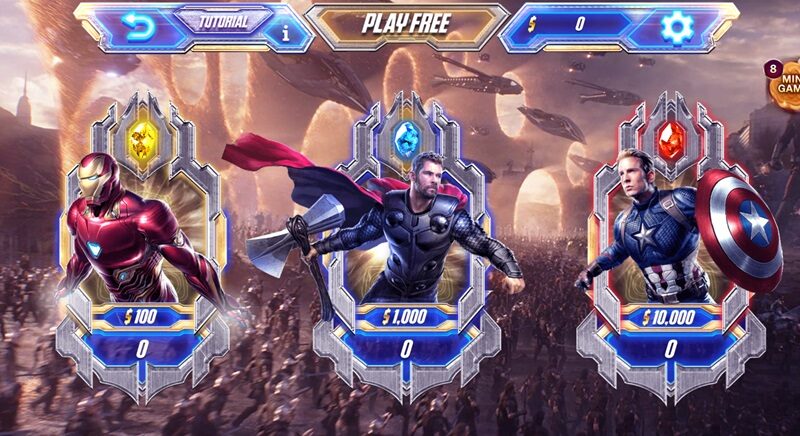Image resolution: width=800 pixels, height=436 pixels.
Task: Show game info with the i icon
Action: coord(287,31)
